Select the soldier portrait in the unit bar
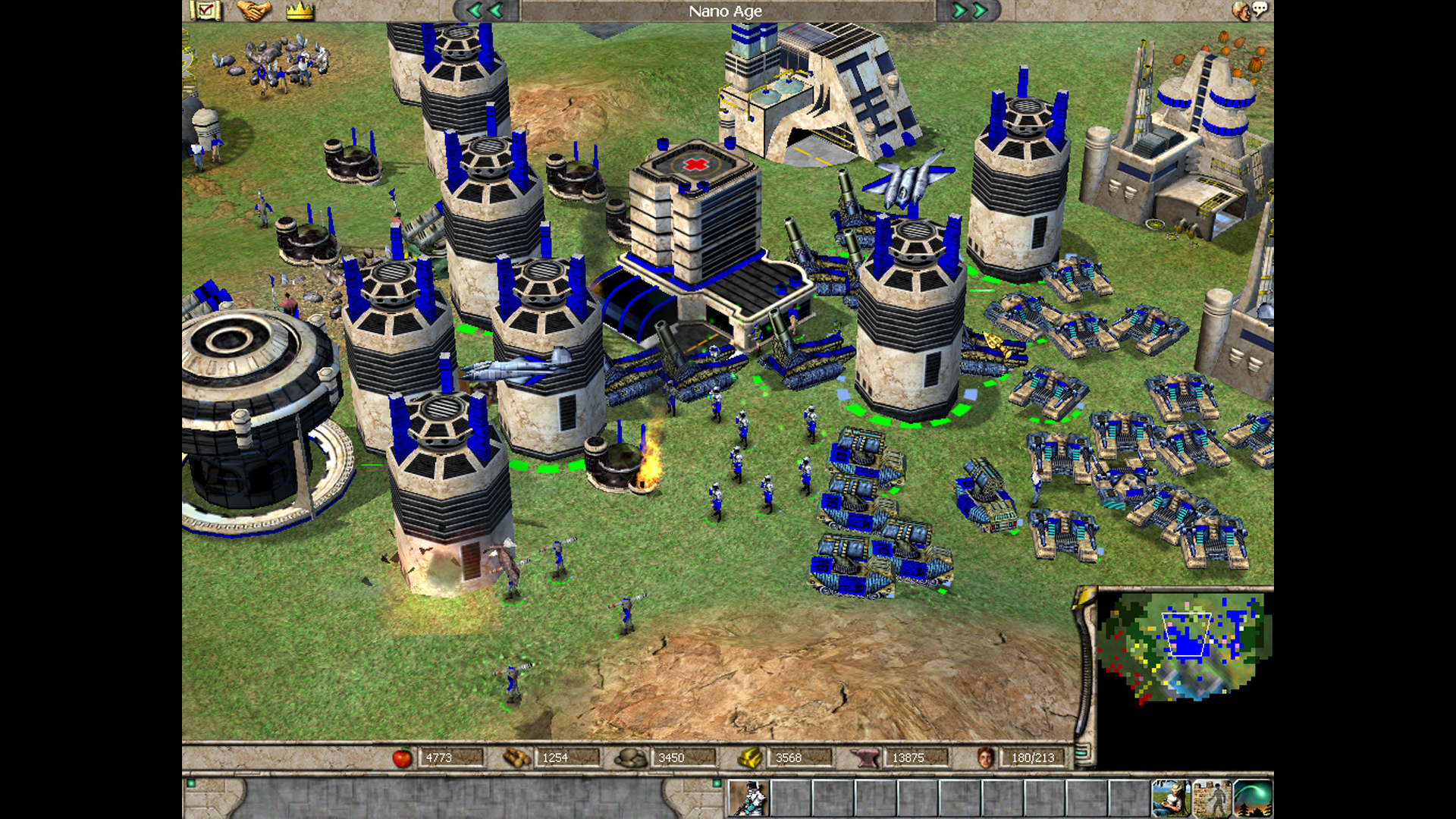This screenshot has height=819, width=1456. [748, 798]
